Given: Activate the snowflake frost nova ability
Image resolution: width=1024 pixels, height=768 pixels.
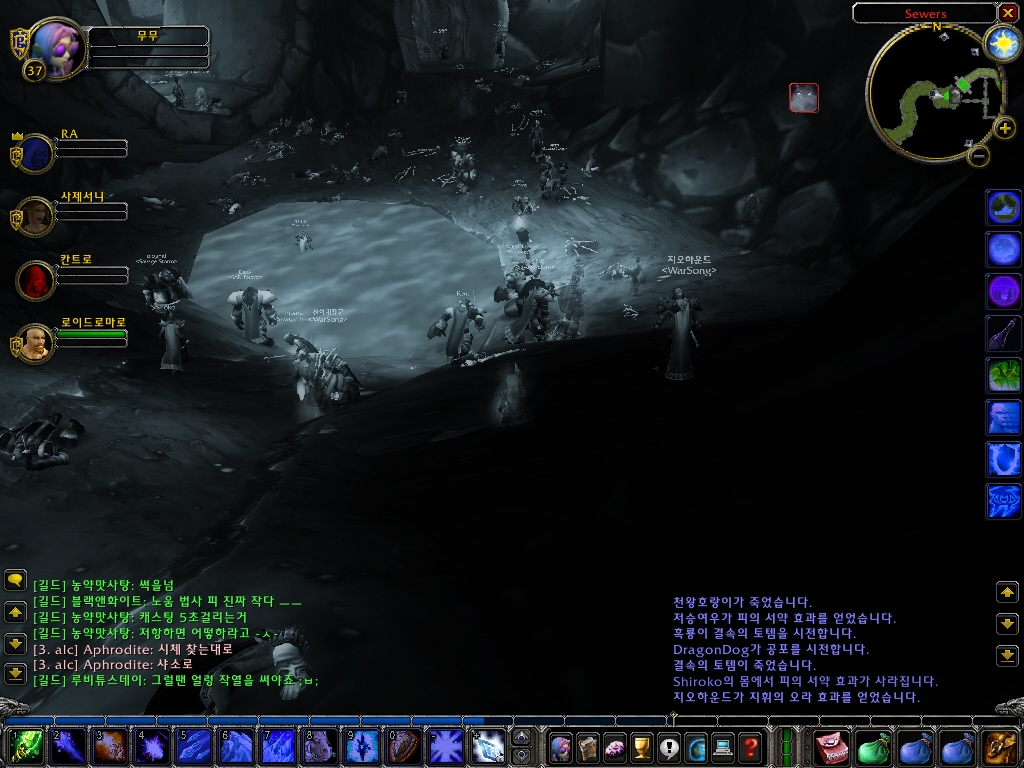Looking at the screenshot, I should pyautogui.click(x=444, y=747).
